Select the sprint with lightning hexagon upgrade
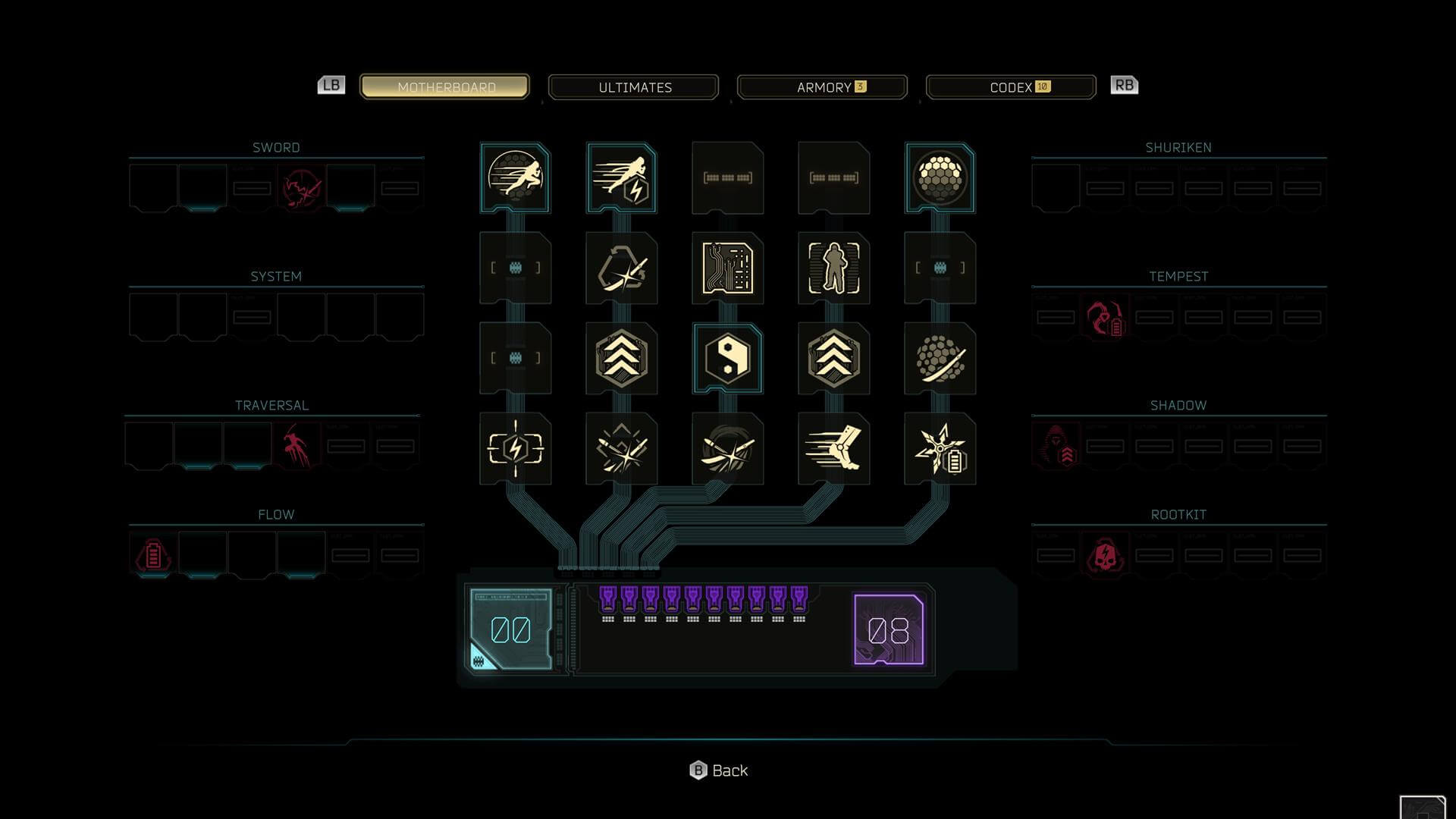Image resolution: width=1456 pixels, height=819 pixels. point(622,178)
